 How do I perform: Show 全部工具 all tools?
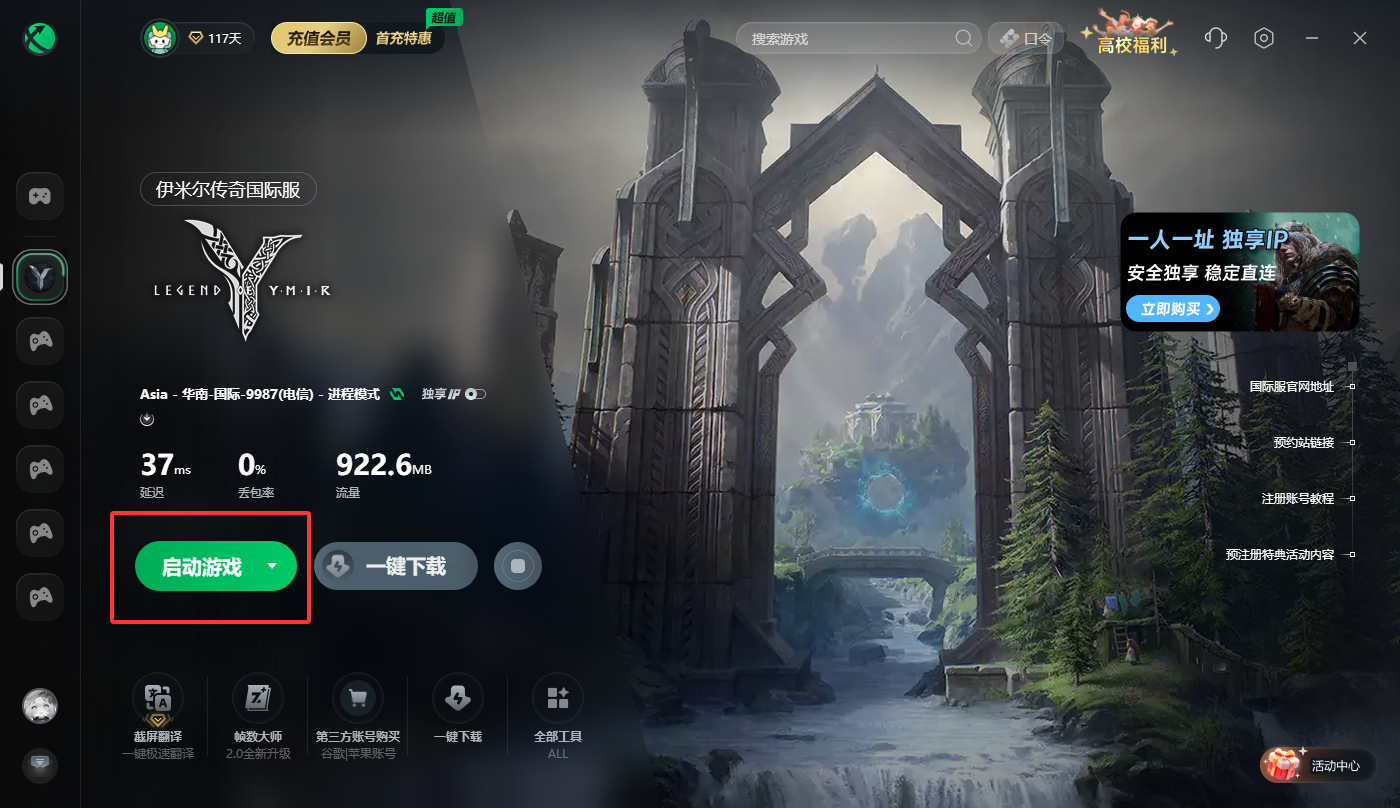click(x=558, y=698)
